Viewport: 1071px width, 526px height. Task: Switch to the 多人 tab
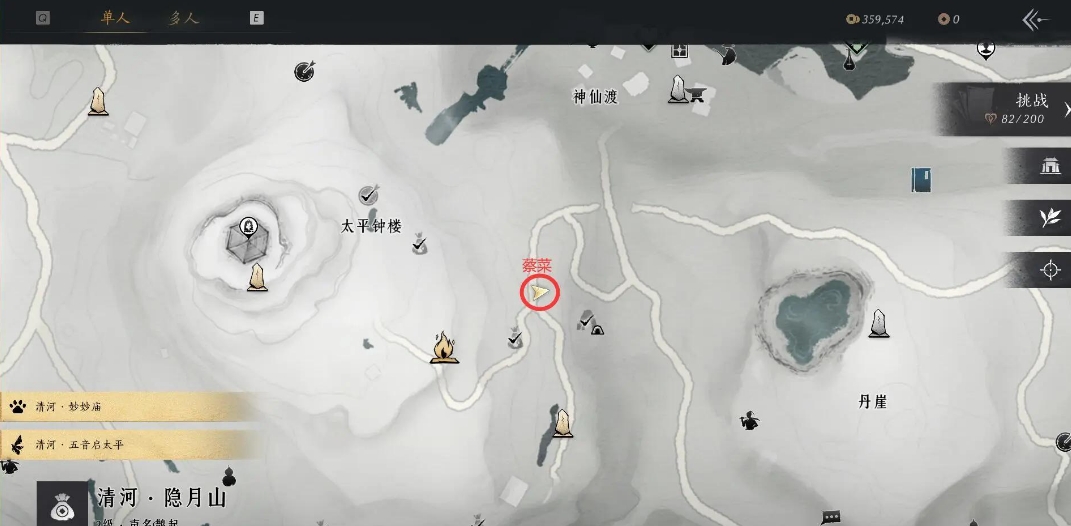click(x=185, y=19)
